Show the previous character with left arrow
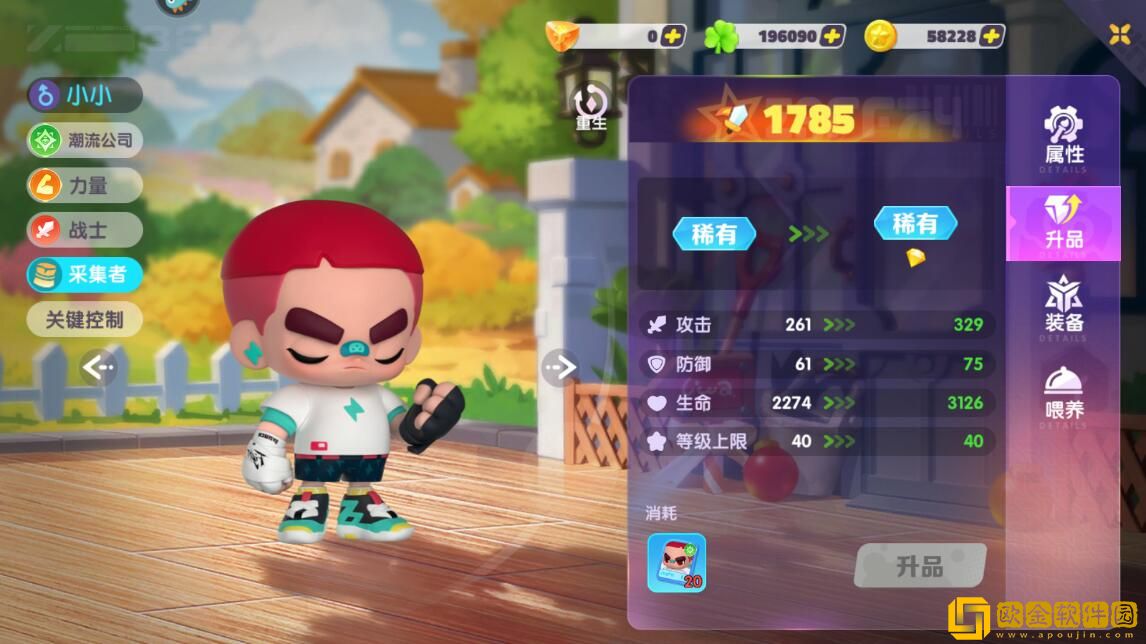This screenshot has width=1146, height=644. pos(98,368)
